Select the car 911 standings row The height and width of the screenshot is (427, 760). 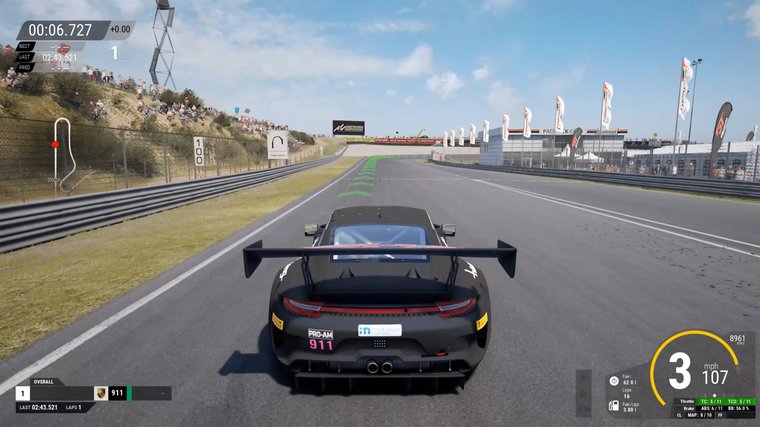90,394
